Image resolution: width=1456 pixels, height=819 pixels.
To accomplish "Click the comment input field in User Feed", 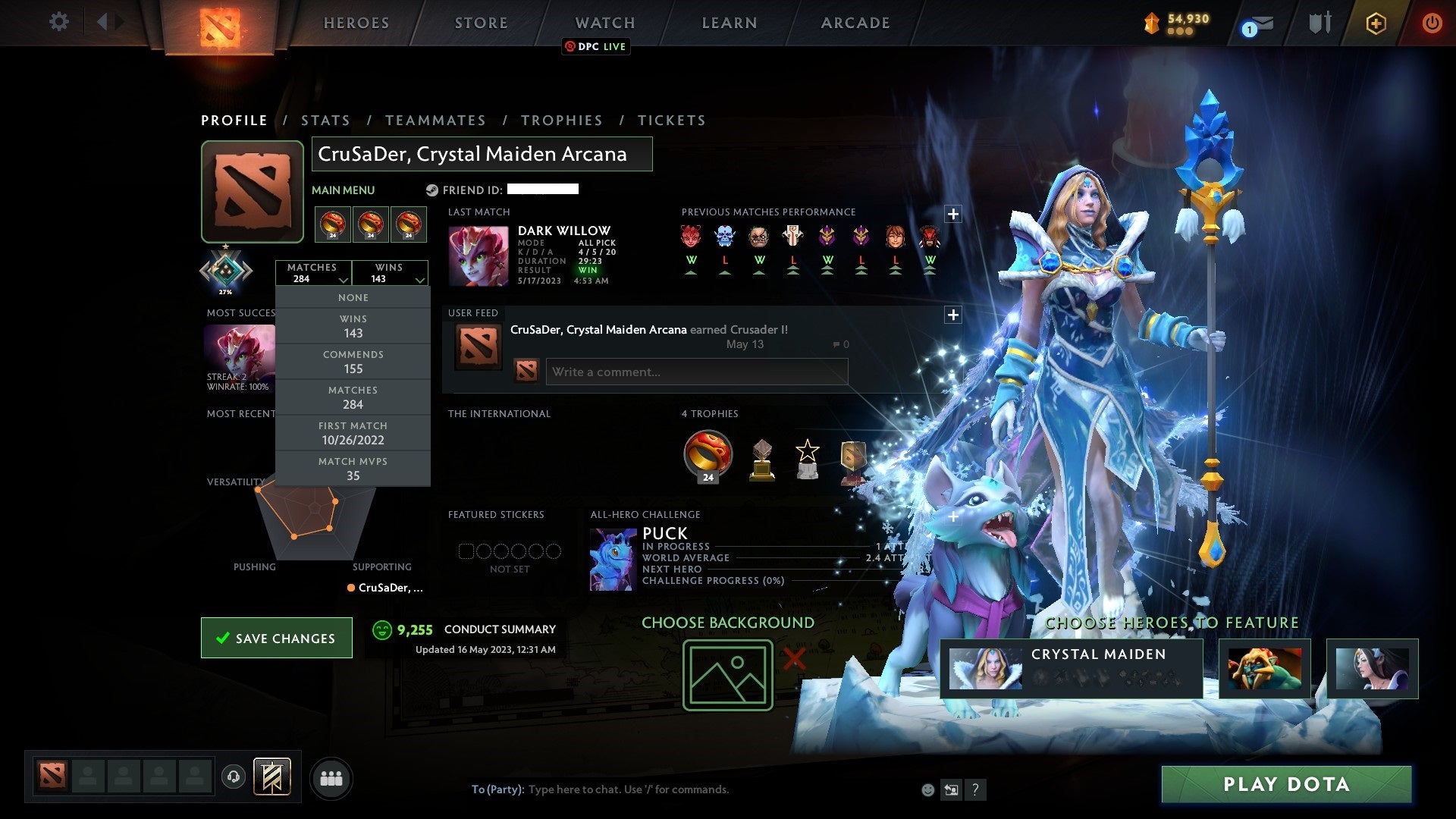I will tap(696, 372).
